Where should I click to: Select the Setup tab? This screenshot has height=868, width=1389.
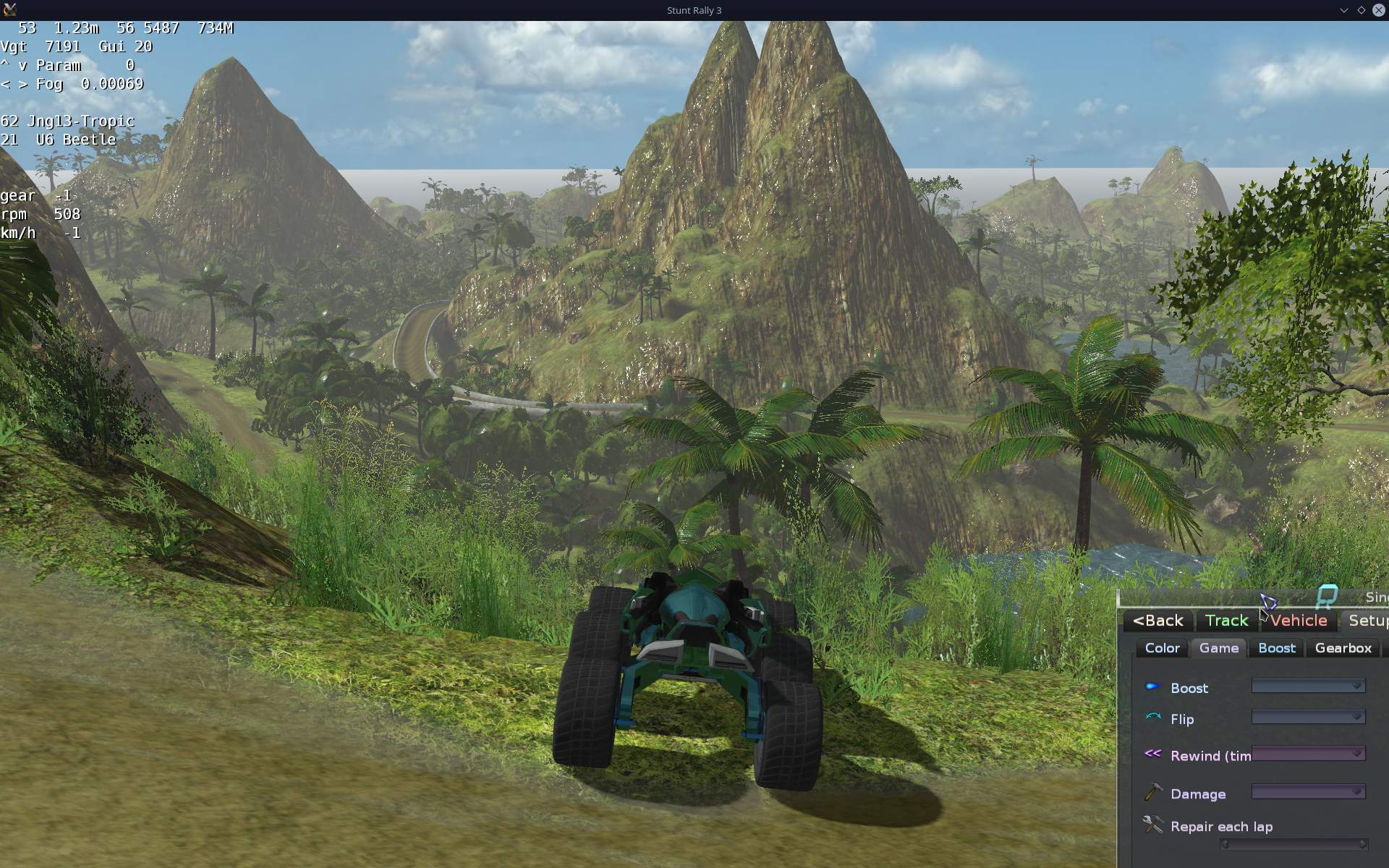(x=1367, y=621)
